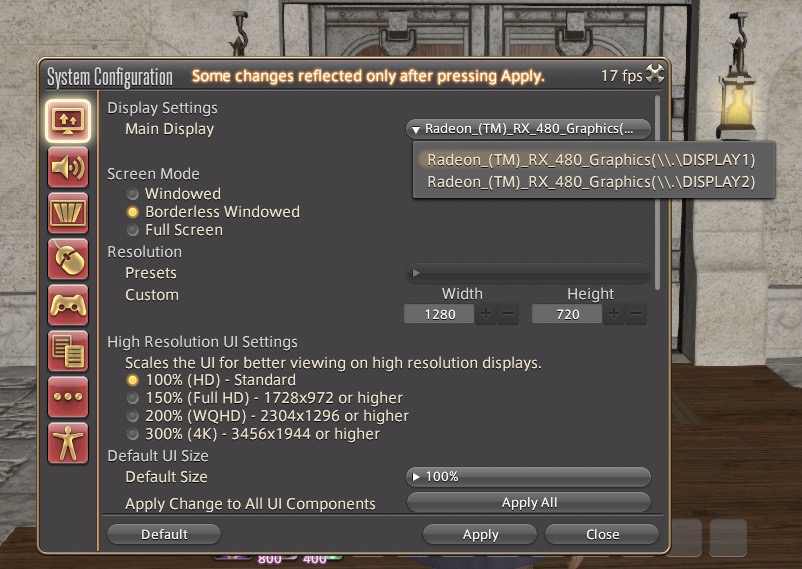Choose 200% (WQHD) UI scale

132,416
